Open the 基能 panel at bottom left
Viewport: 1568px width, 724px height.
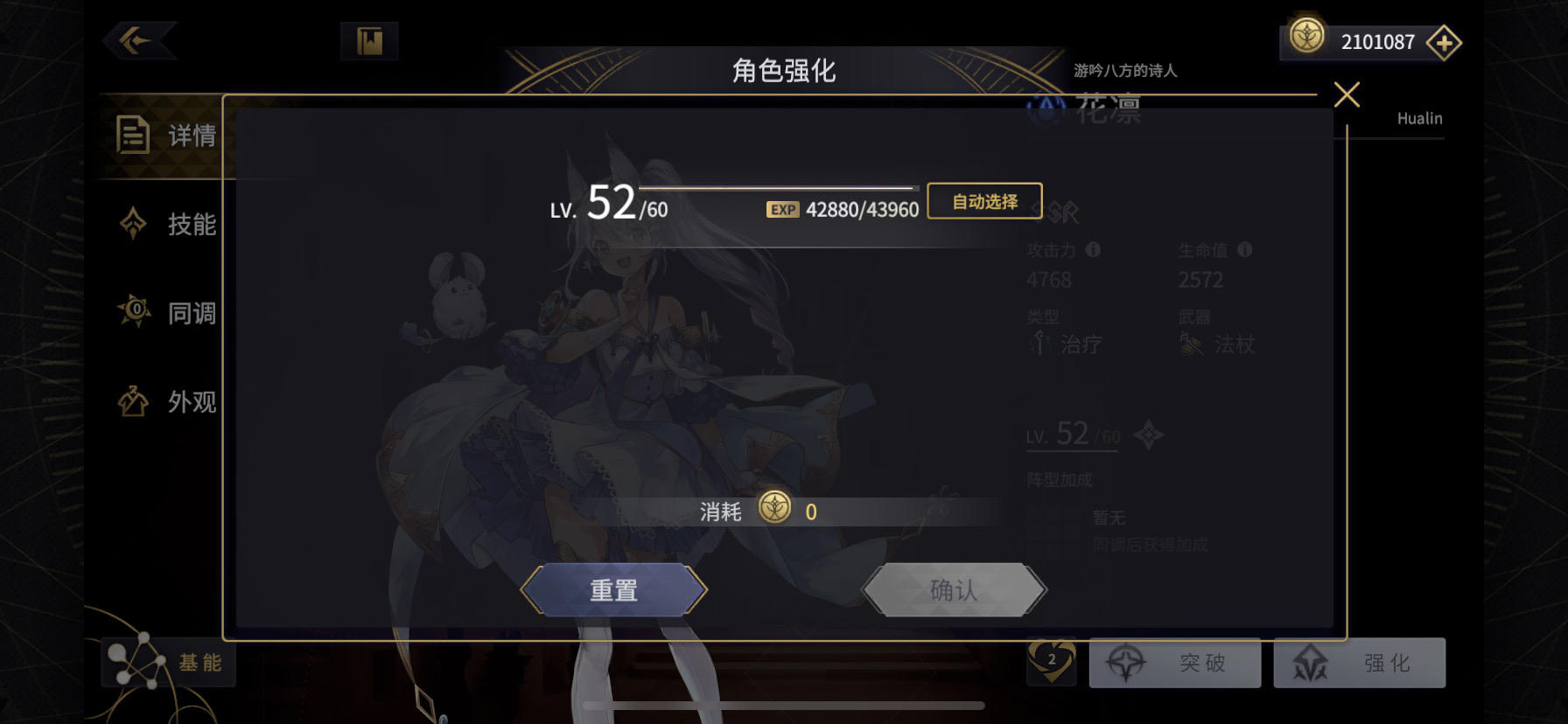168,664
